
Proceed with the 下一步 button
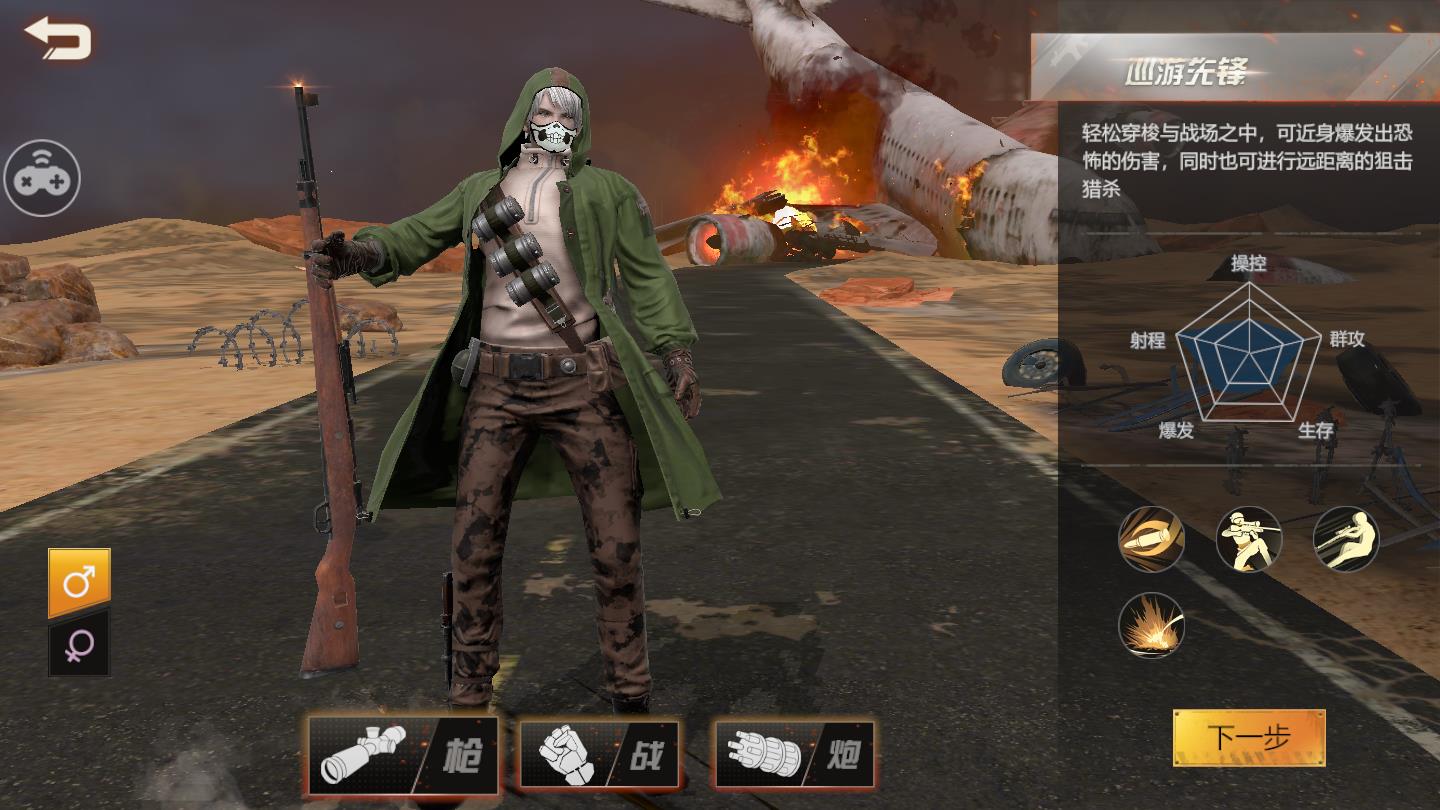(x=1249, y=738)
